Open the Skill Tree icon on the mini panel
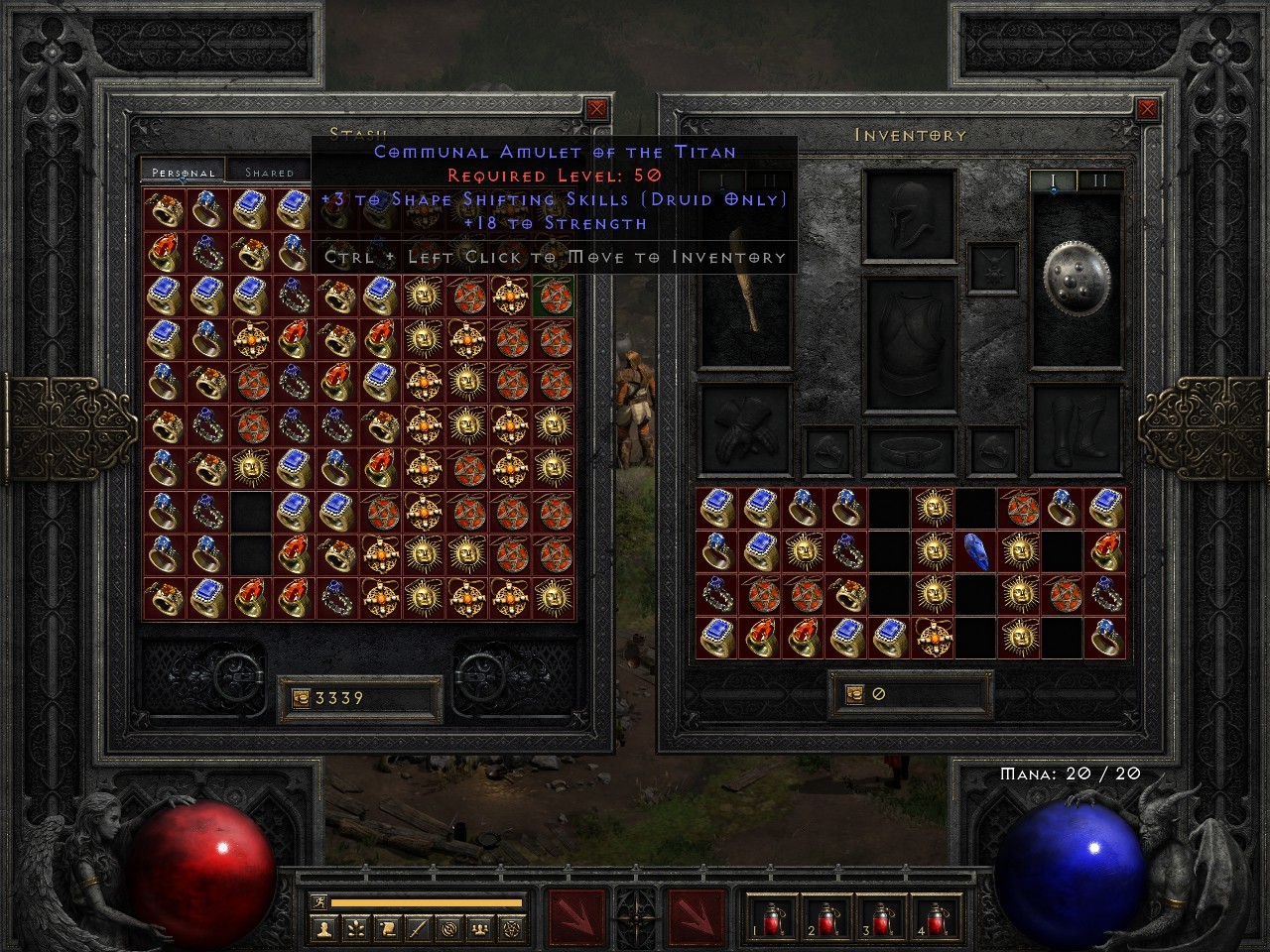This screenshot has height=952, width=1270. point(355,929)
